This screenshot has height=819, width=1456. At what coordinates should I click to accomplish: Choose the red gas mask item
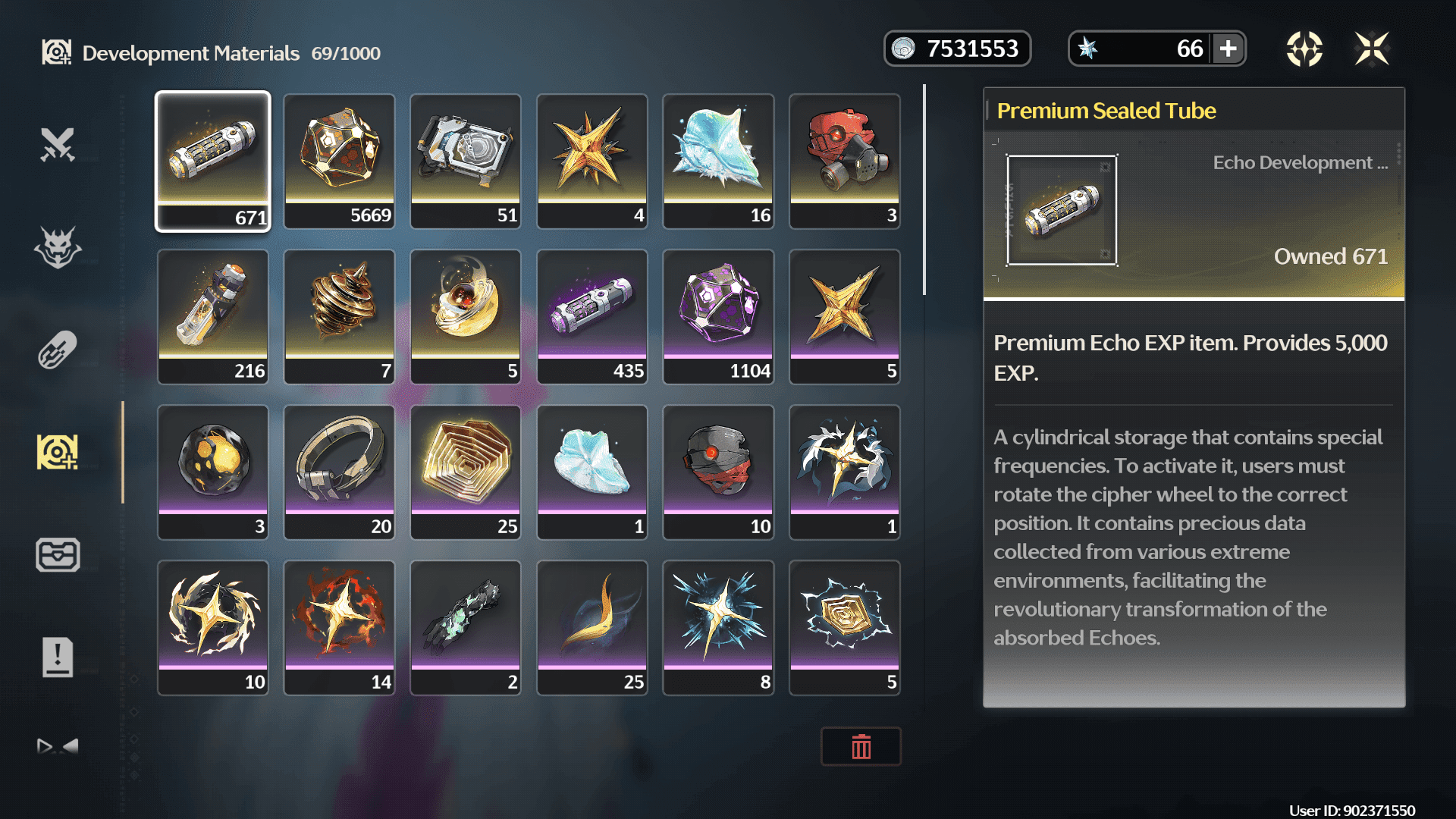pos(844,161)
